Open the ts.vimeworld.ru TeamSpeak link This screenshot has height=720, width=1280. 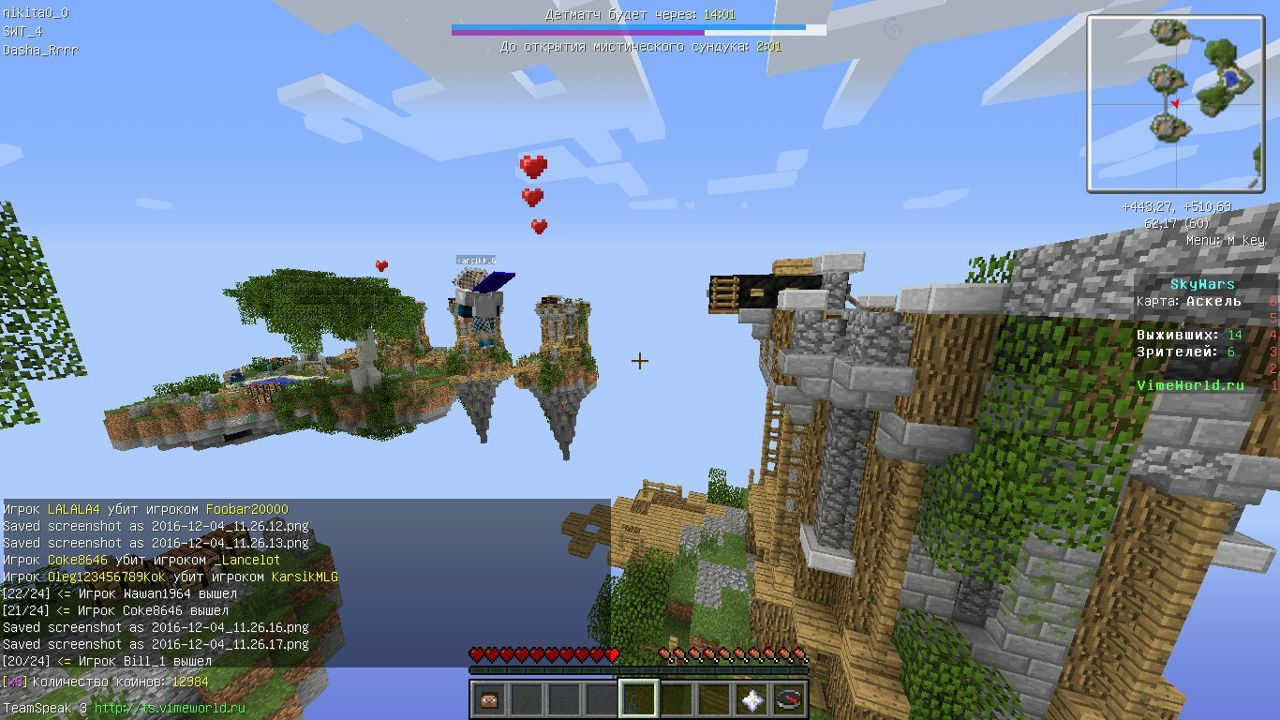click(169, 708)
